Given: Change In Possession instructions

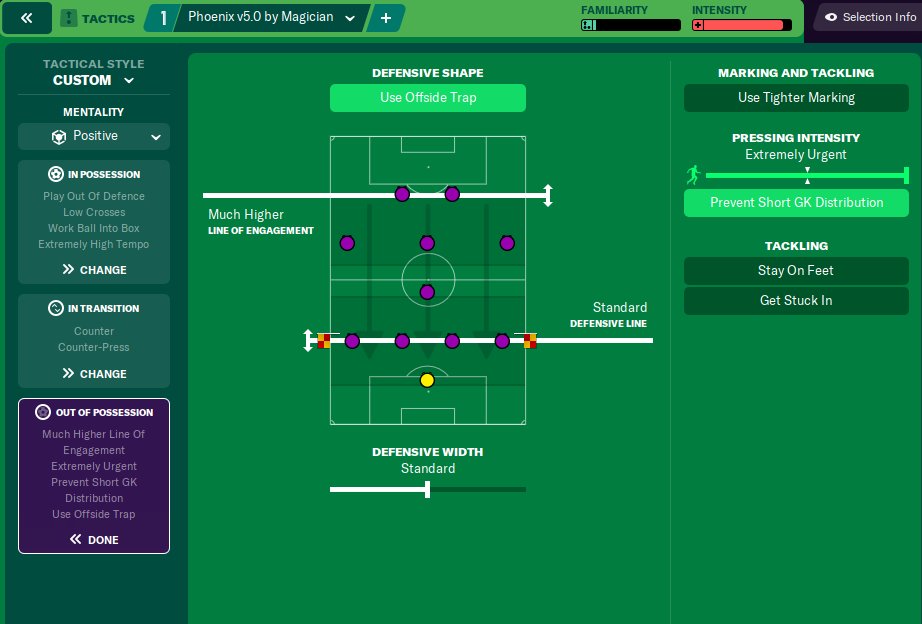Looking at the screenshot, I should (94, 269).
